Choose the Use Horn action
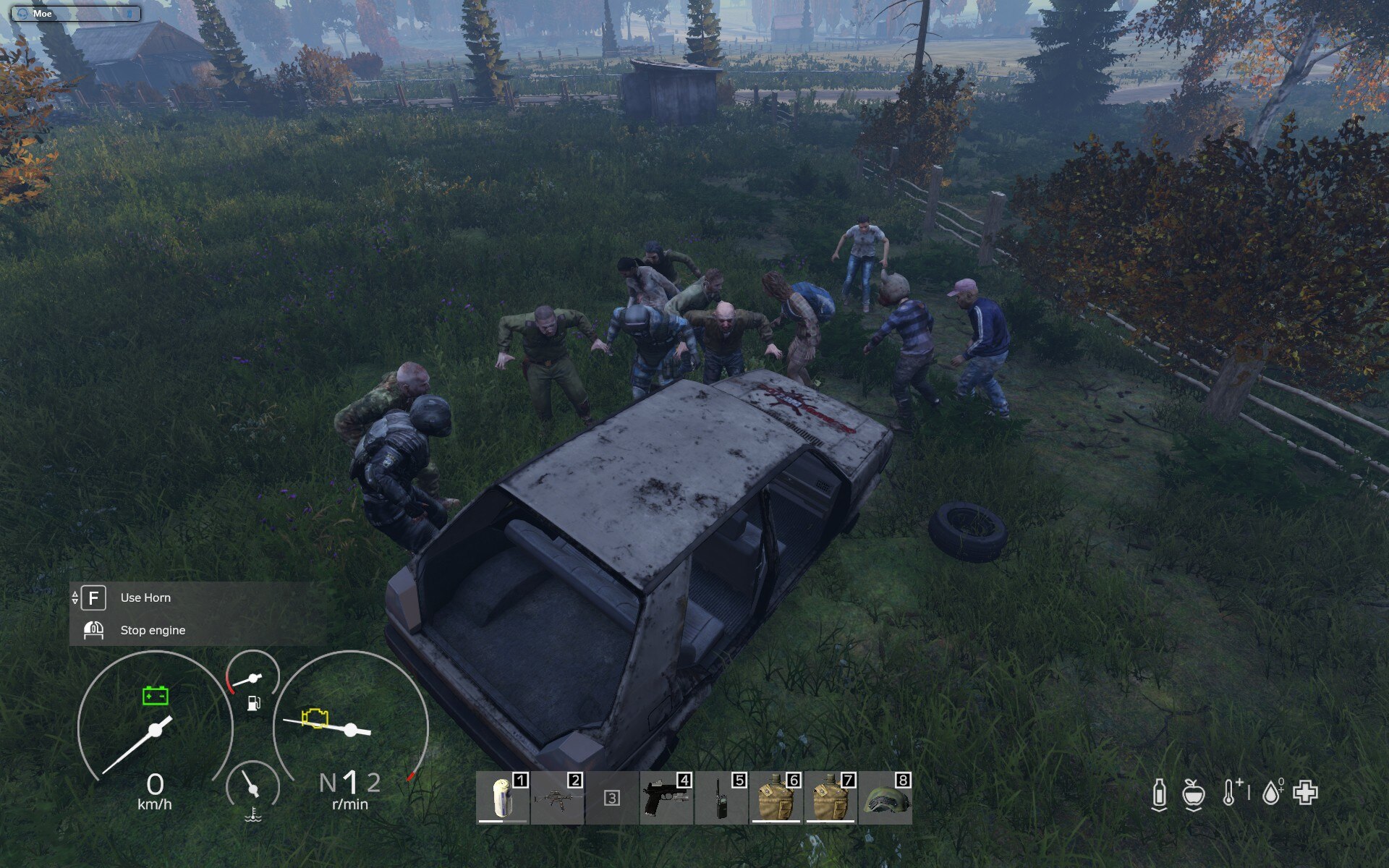The height and width of the screenshot is (868, 1389). [x=145, y=597]
